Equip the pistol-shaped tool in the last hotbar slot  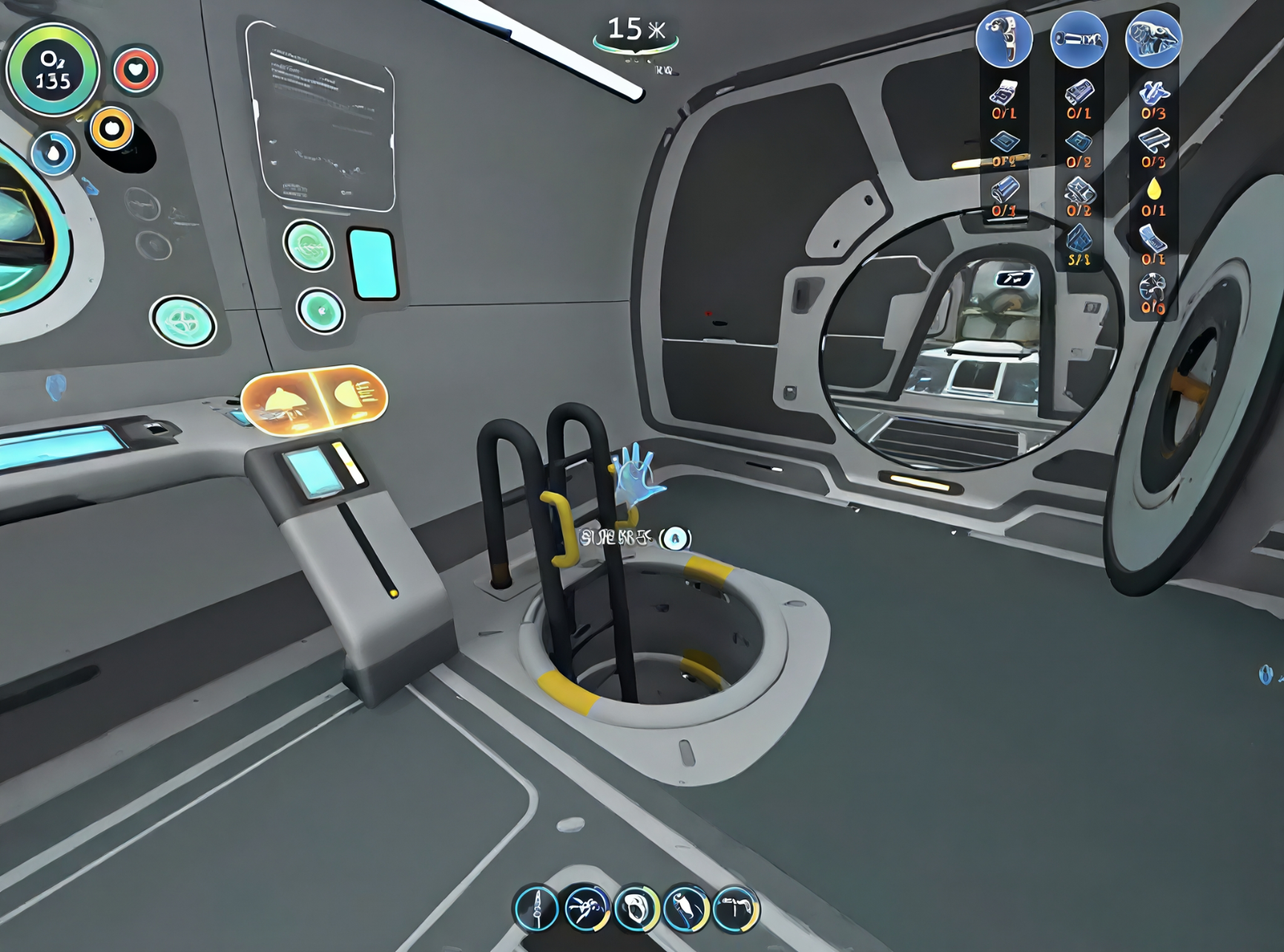[x=736, y=908]
